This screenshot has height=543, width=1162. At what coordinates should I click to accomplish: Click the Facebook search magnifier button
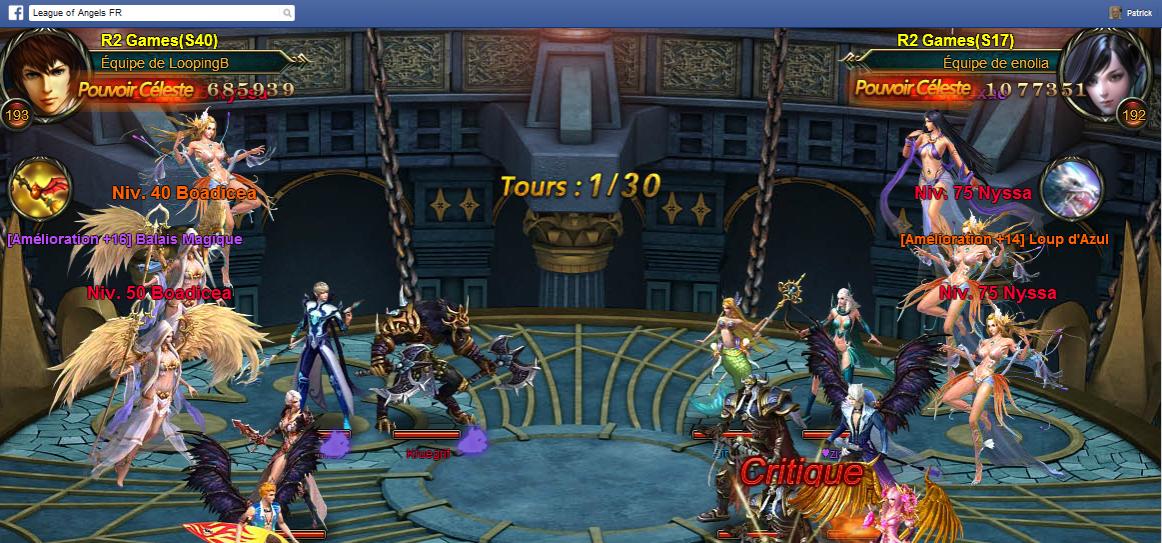click(288, 13)
